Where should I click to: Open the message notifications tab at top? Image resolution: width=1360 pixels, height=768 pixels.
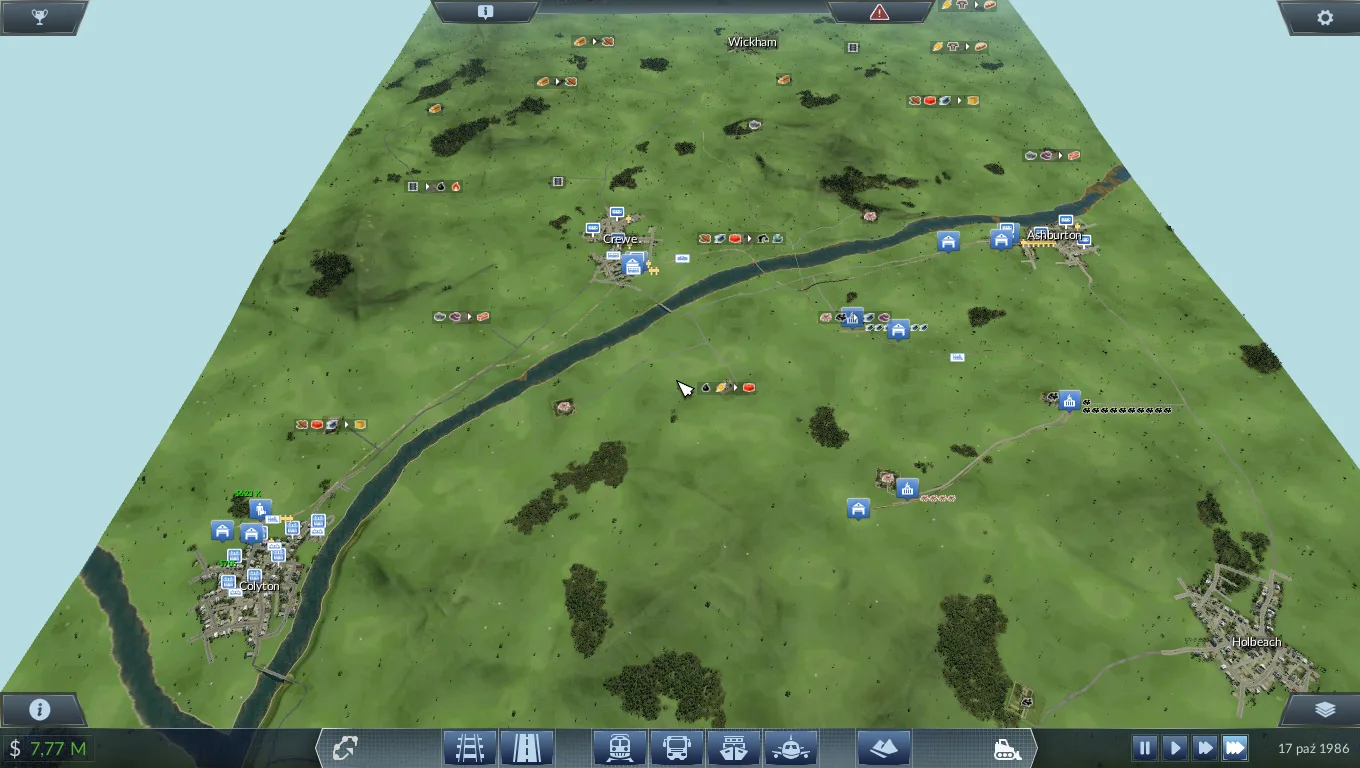pos(485,12)
